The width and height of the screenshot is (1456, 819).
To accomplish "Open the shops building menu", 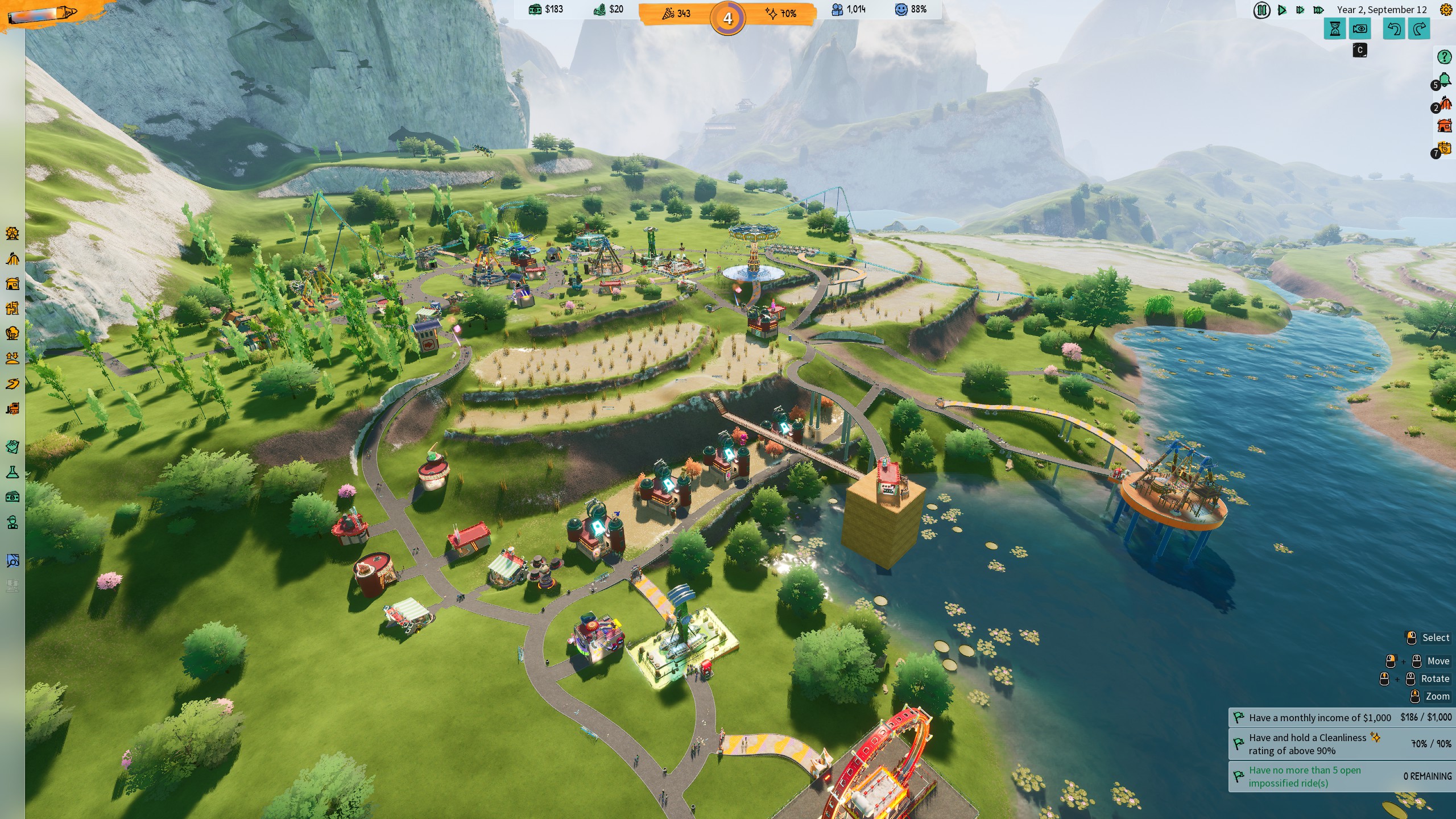I will pos(13,283).
